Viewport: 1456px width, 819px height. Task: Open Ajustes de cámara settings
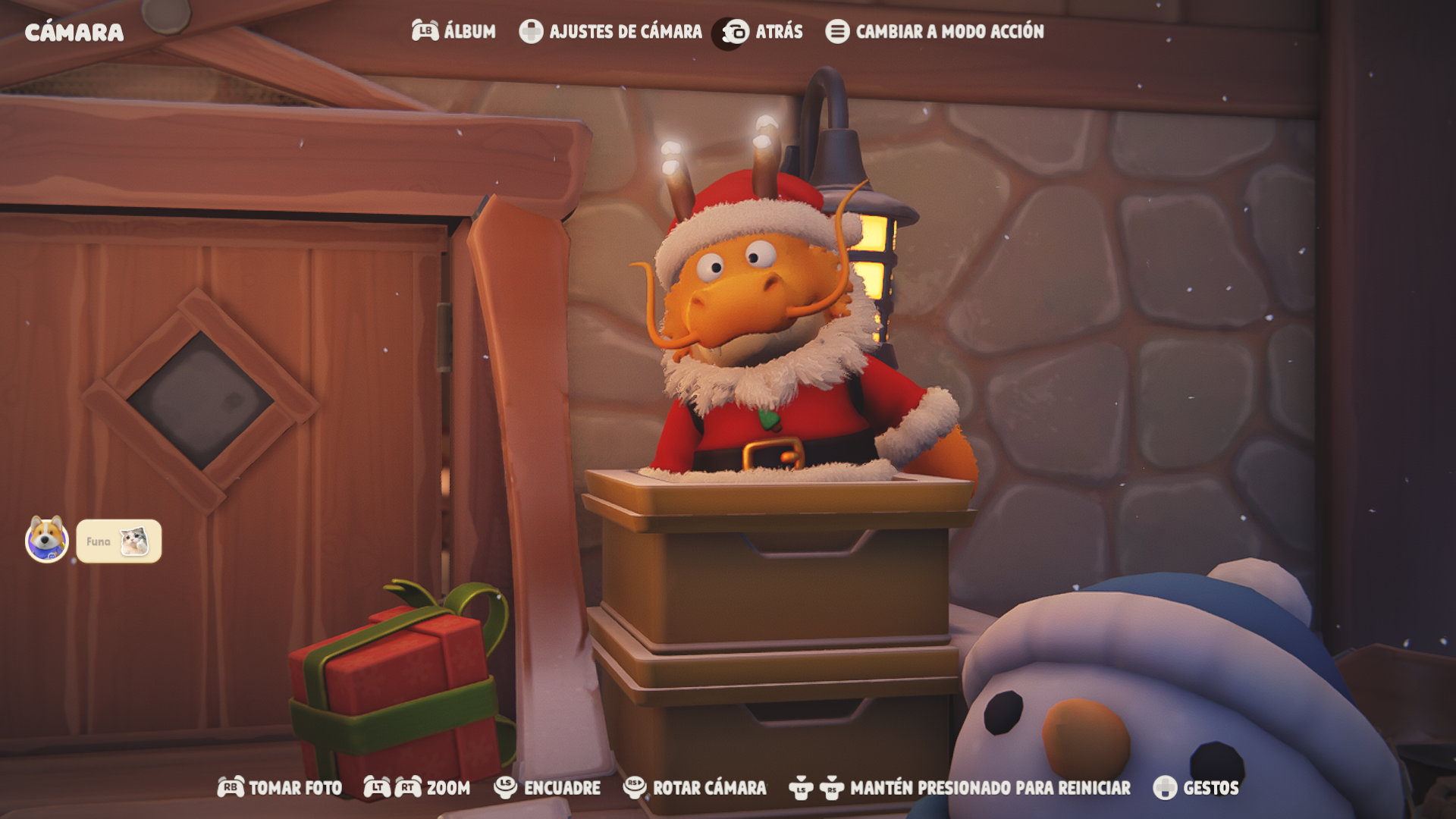tap(610, 31)
